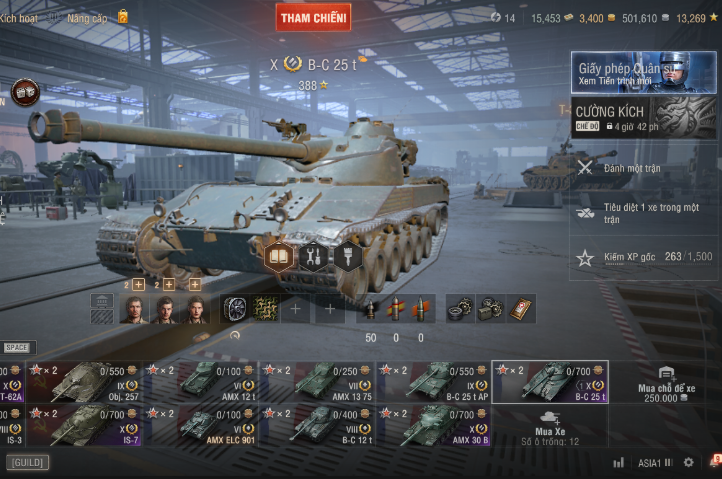Select the AMX ELC 90 tank

click(x=203, y=424)
